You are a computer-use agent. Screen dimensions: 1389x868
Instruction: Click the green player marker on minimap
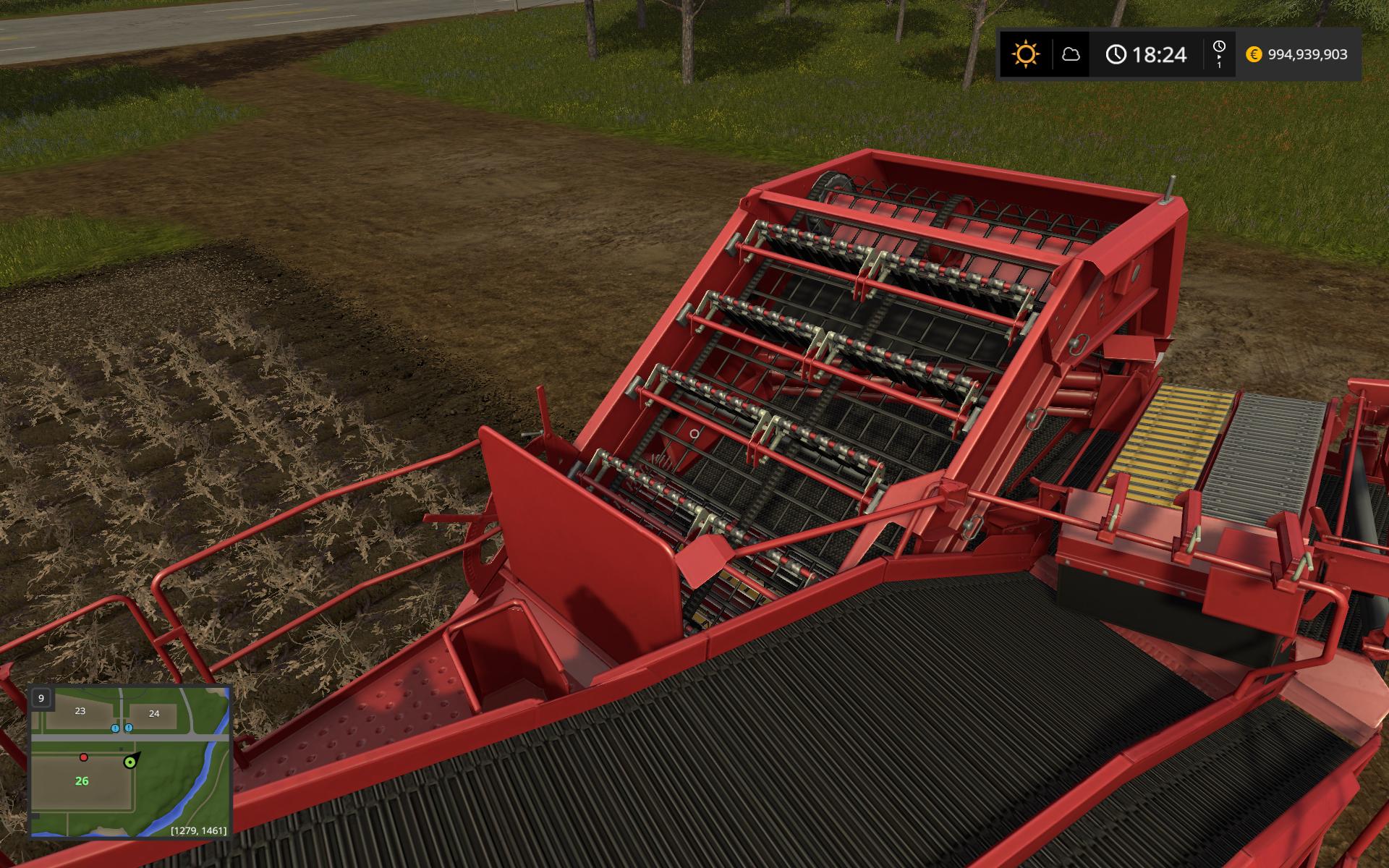pyautogui.click(x=130, y=762)
